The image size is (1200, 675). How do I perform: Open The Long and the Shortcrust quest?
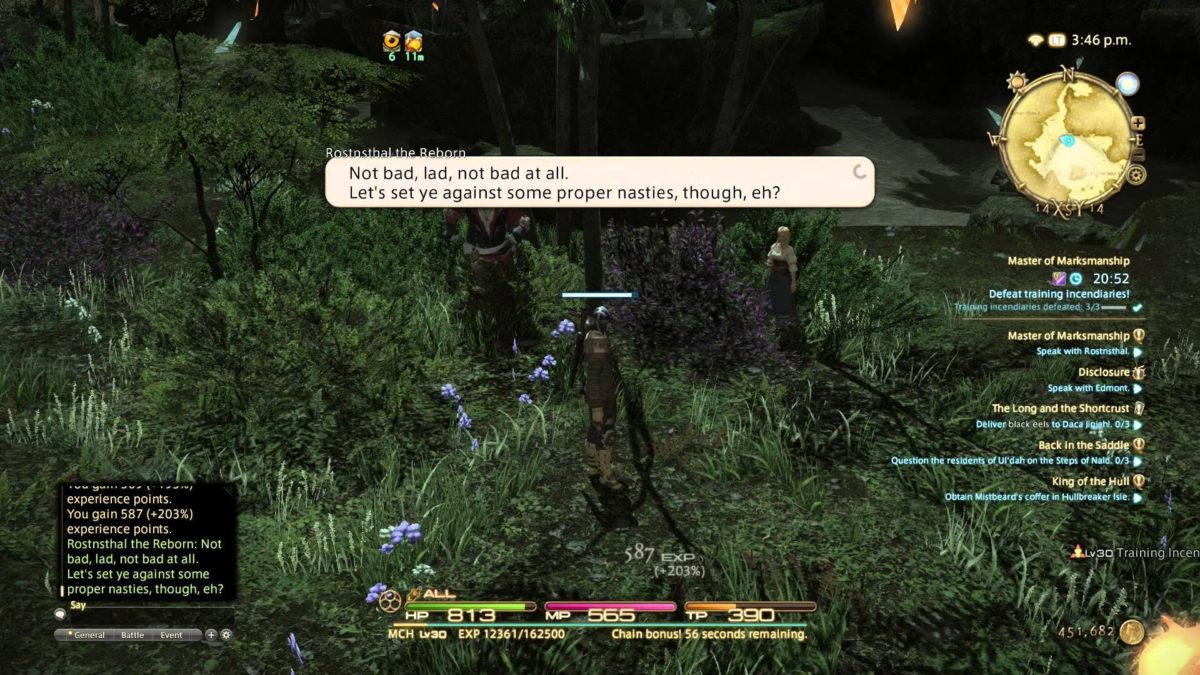(x=1060, y=408)
